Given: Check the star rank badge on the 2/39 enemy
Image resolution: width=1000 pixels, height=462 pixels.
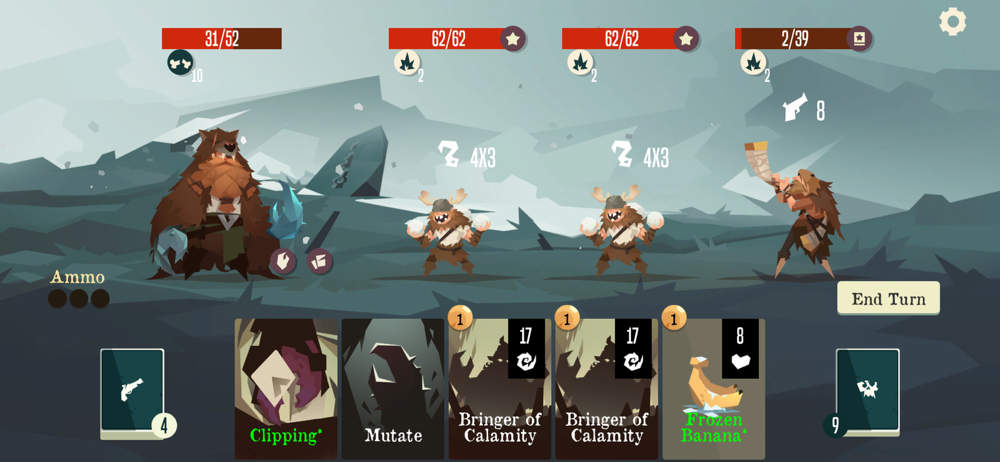Looking at the screenshot, I should [x=859, y=38].
